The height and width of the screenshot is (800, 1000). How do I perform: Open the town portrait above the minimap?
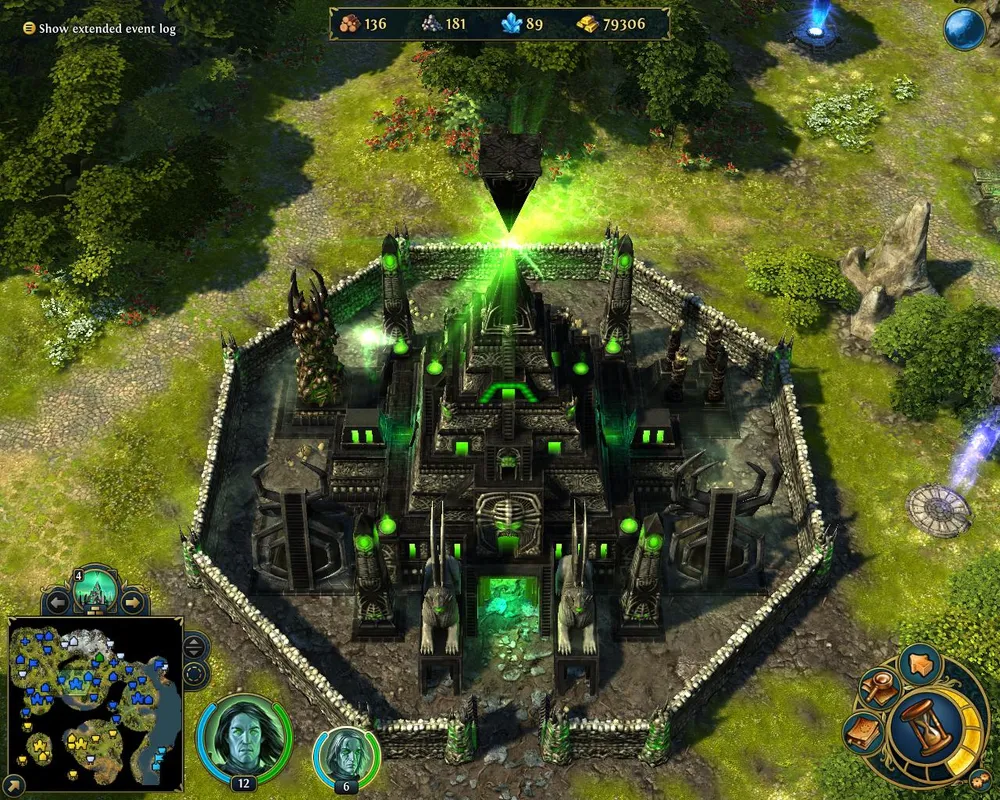tap(95, 589)
